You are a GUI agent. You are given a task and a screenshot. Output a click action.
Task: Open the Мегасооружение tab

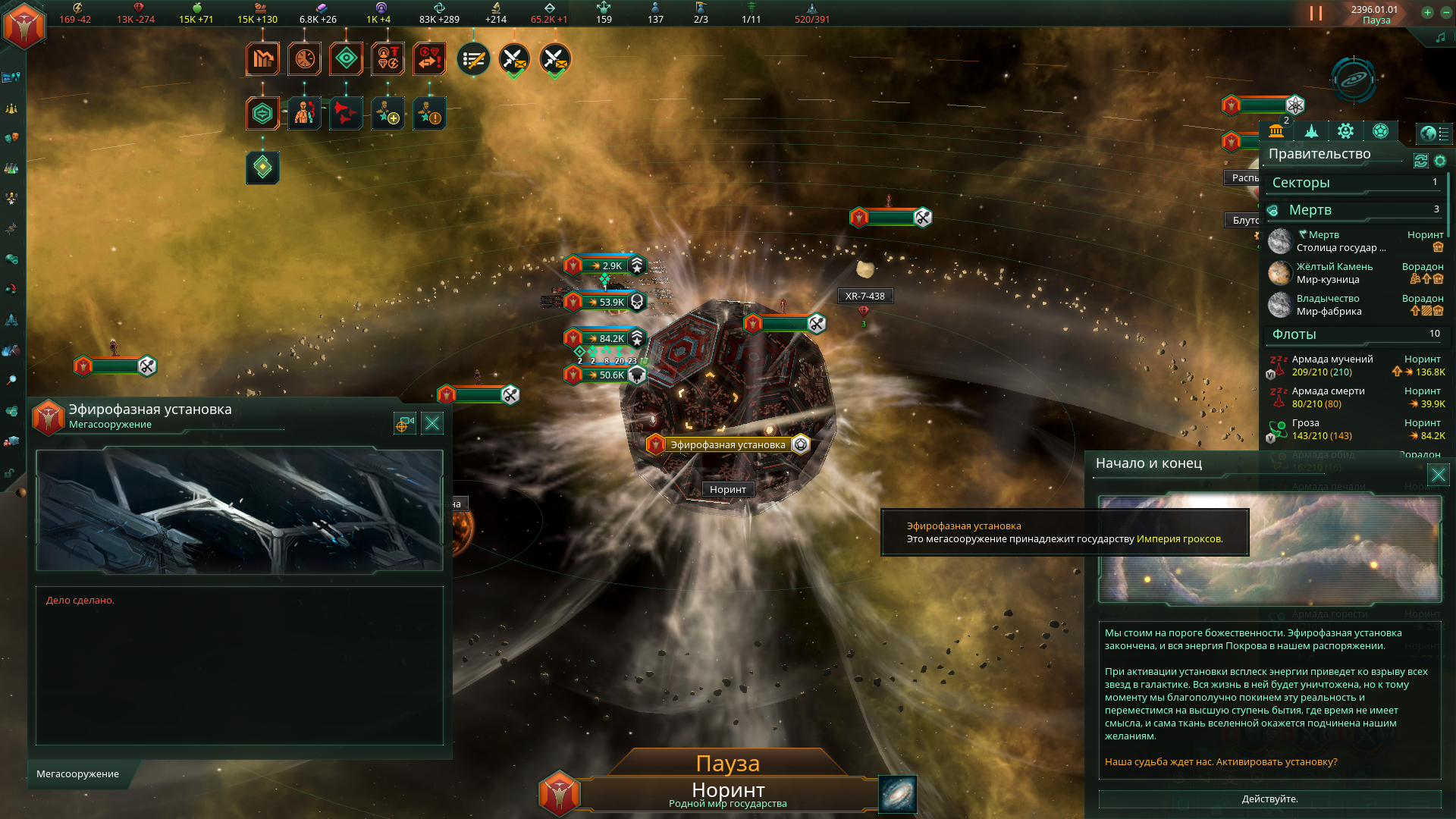78,774
